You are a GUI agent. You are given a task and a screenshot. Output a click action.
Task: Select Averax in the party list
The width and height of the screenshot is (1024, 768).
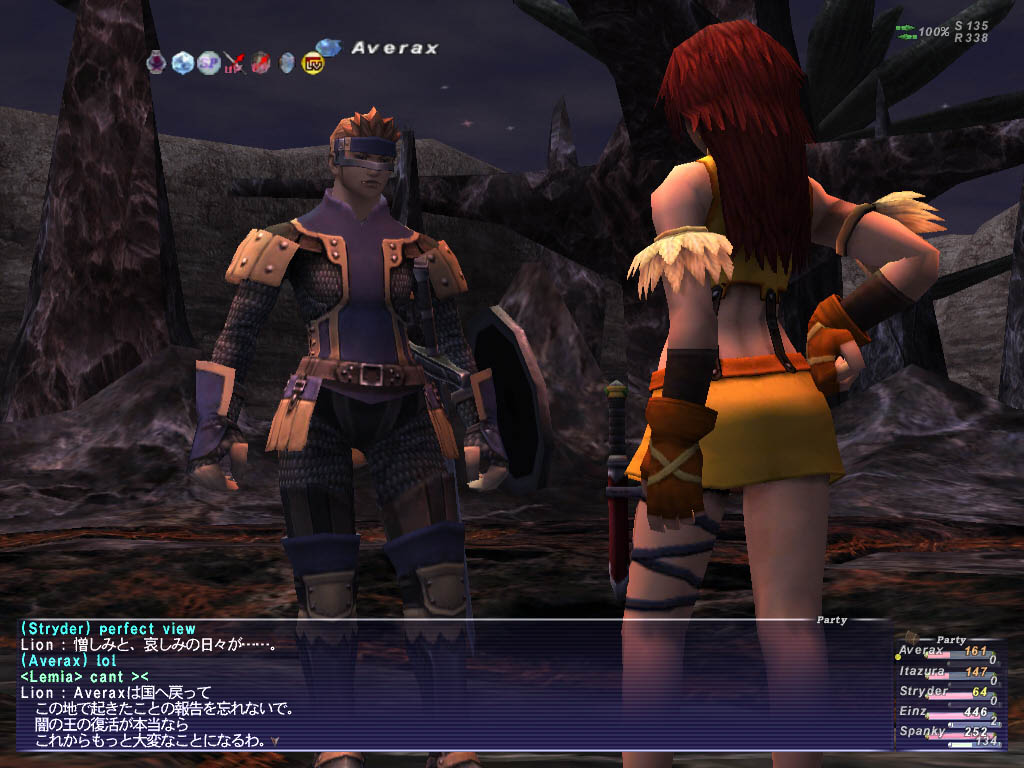click(920, 651)
